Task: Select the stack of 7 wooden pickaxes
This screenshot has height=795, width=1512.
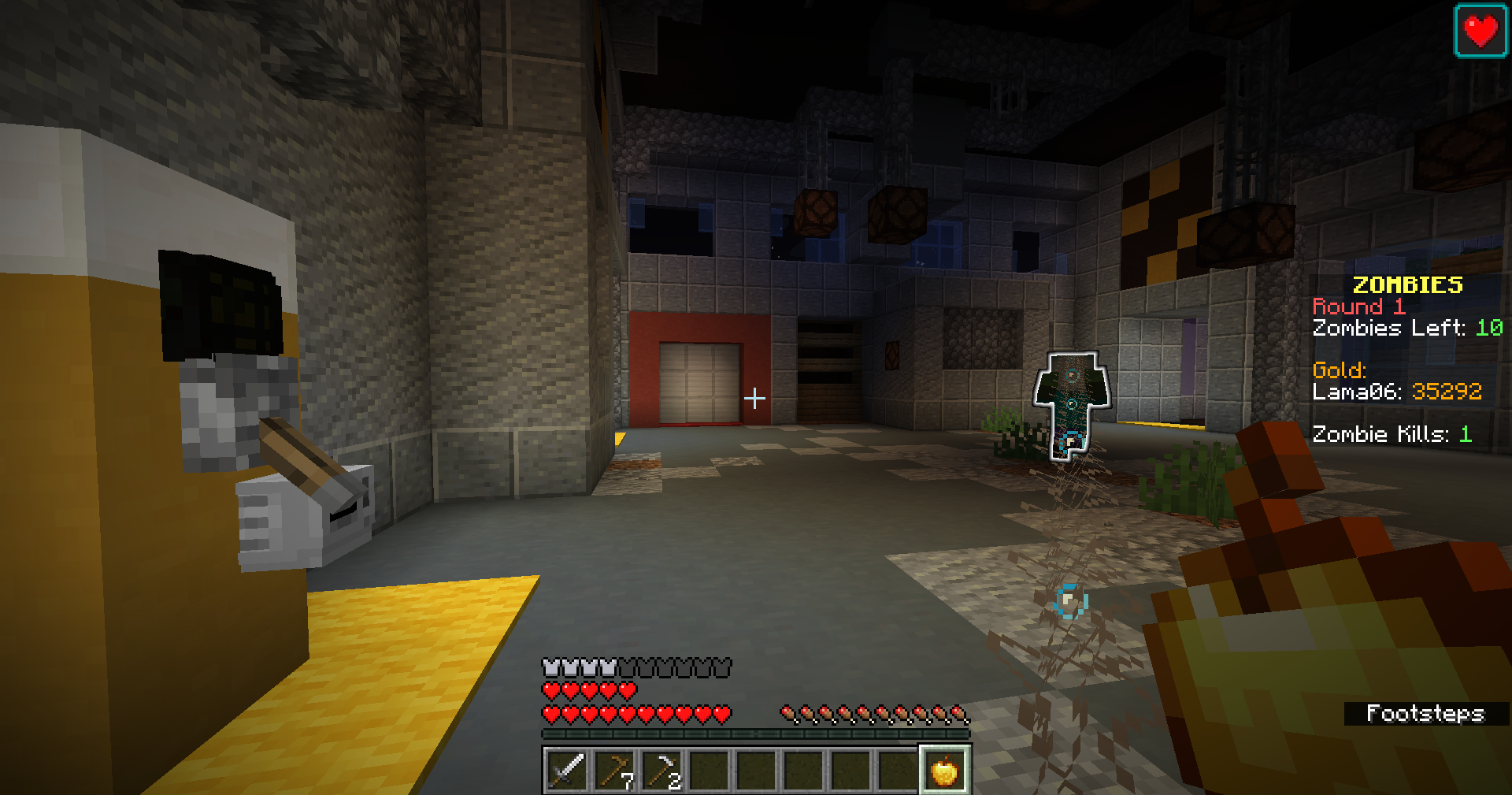Action: [614, 770]
